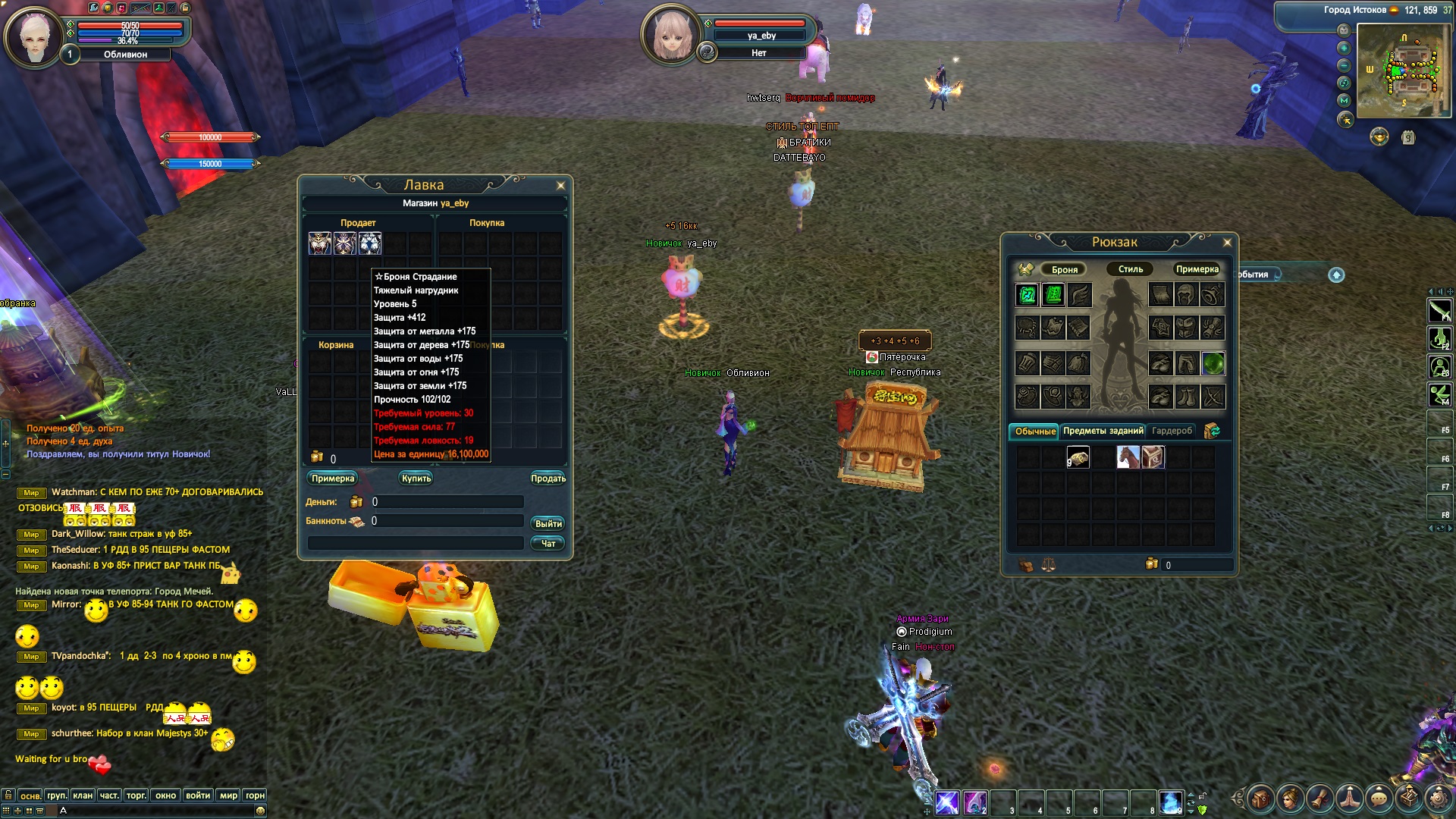Leave the shop with the Выйти button

click(548, 524)
